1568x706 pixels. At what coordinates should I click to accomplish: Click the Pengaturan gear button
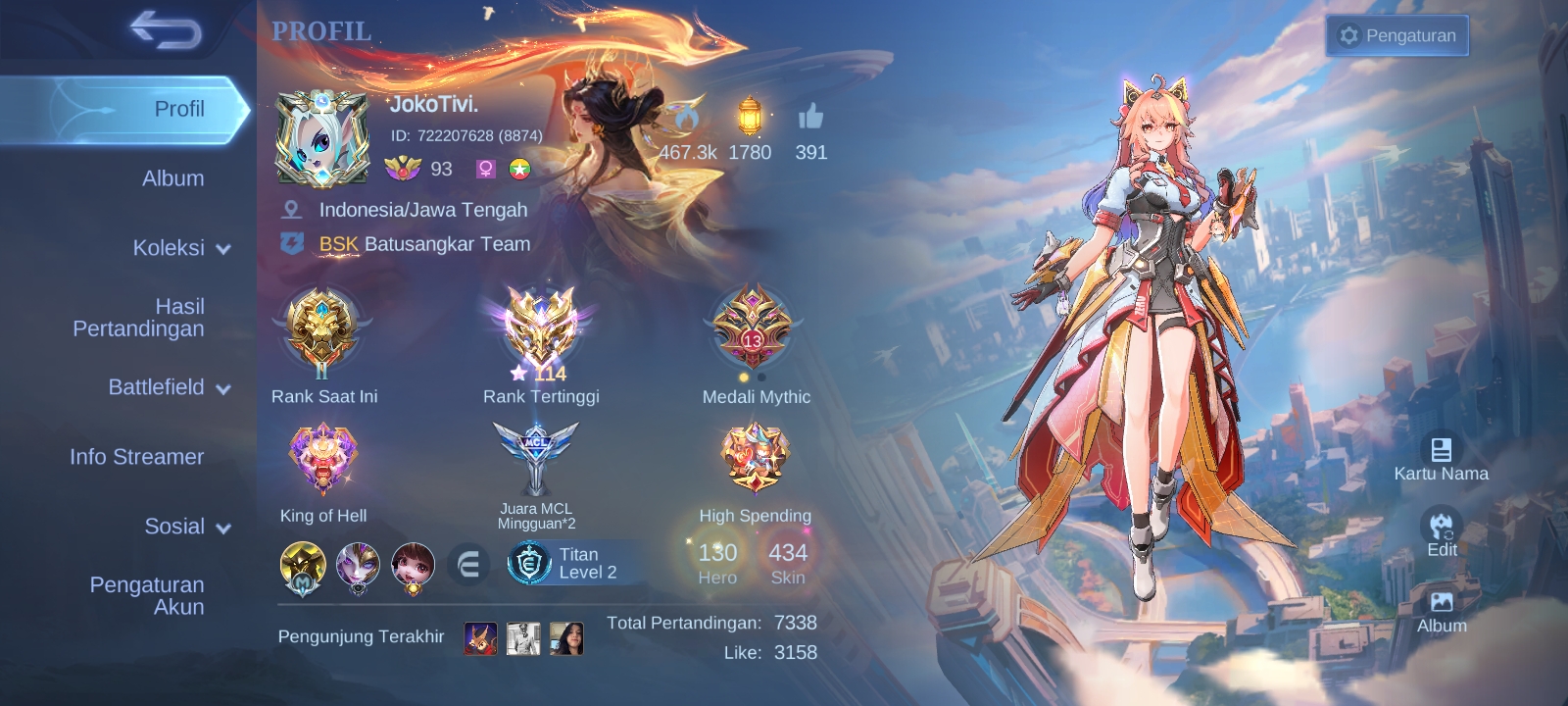click(1396, 36)
